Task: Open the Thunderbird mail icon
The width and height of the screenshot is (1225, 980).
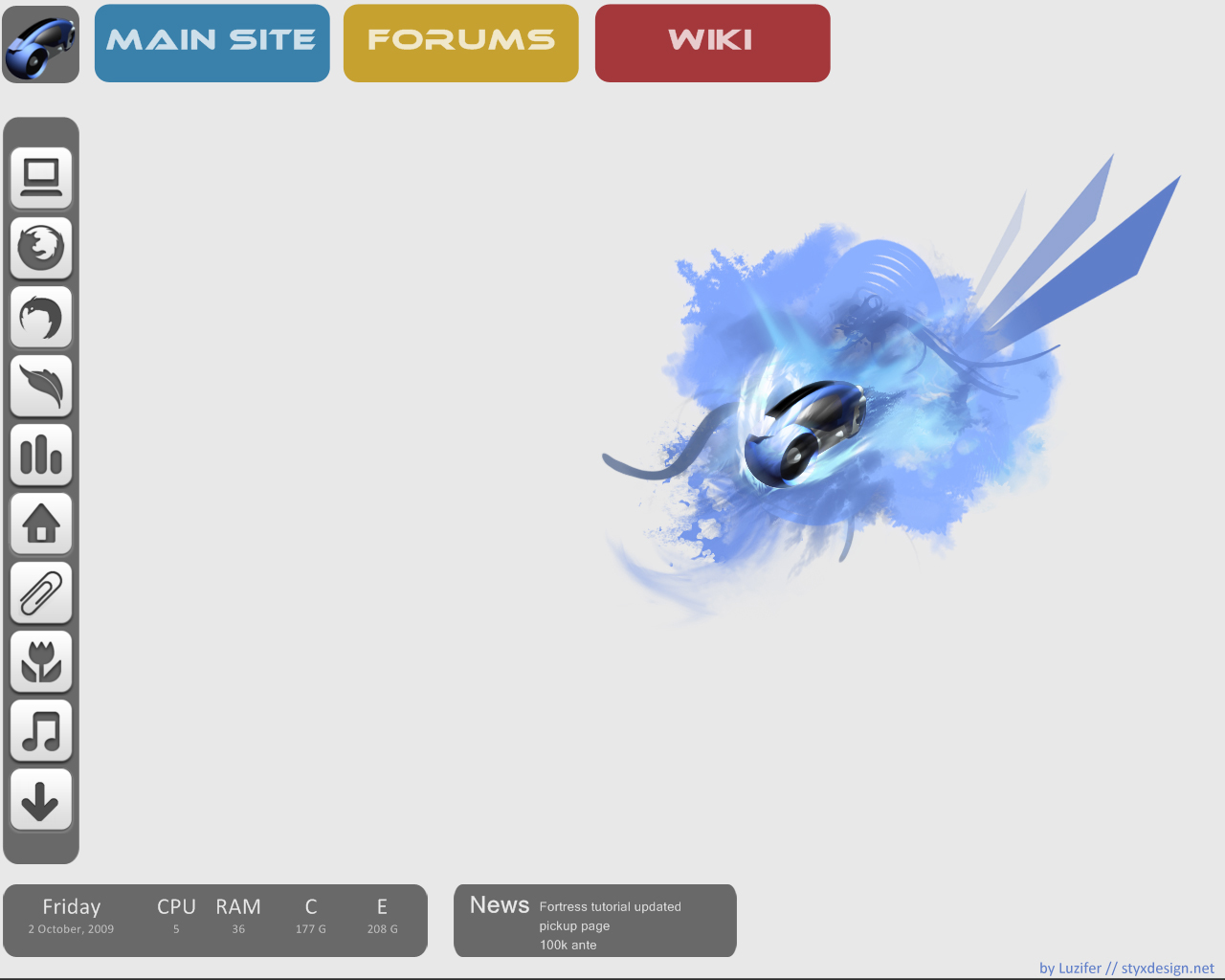Action: click(x=41, y=317)
